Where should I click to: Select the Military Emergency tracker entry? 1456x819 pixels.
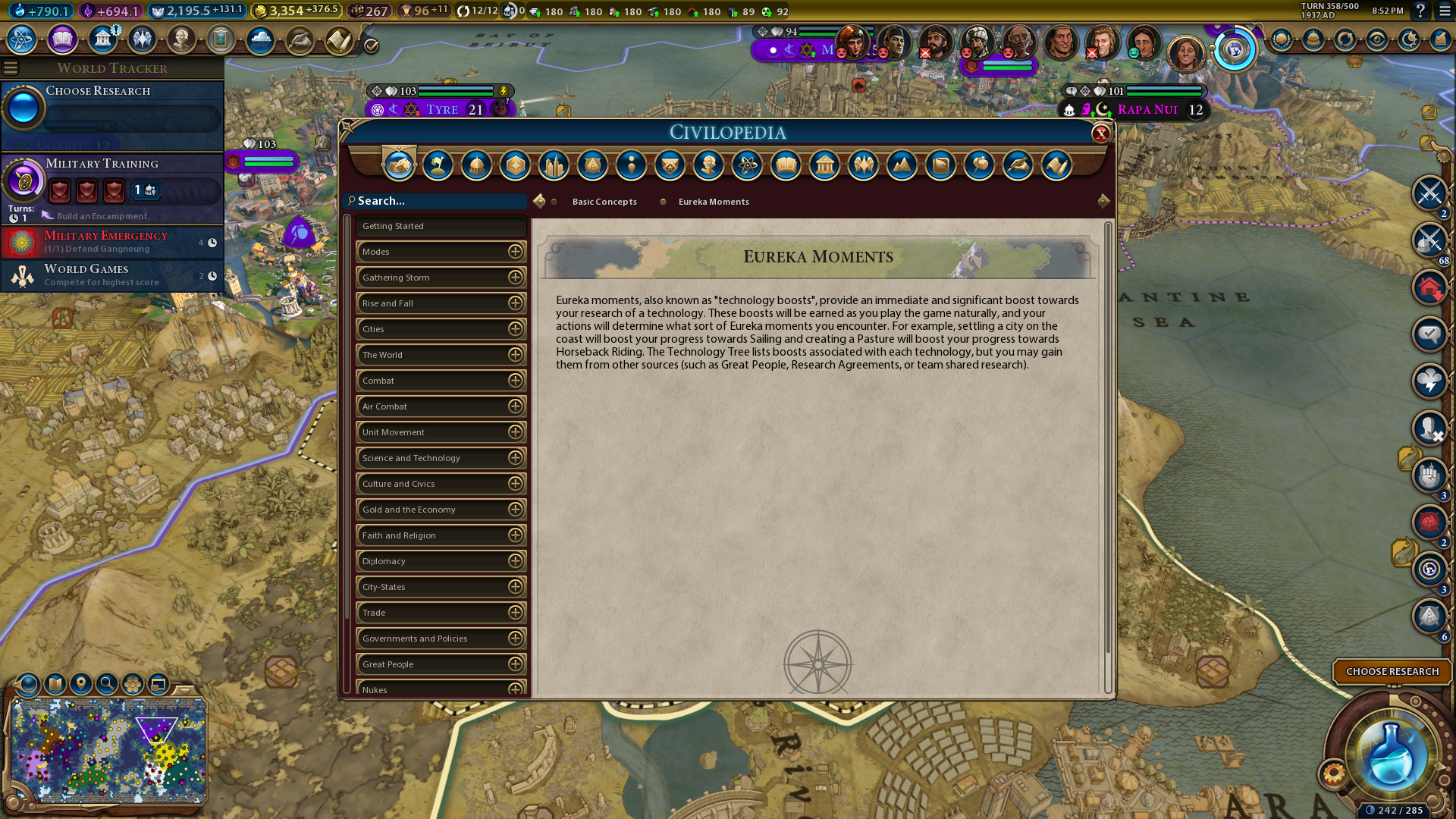pyautogui.click(x=112, y=242)
